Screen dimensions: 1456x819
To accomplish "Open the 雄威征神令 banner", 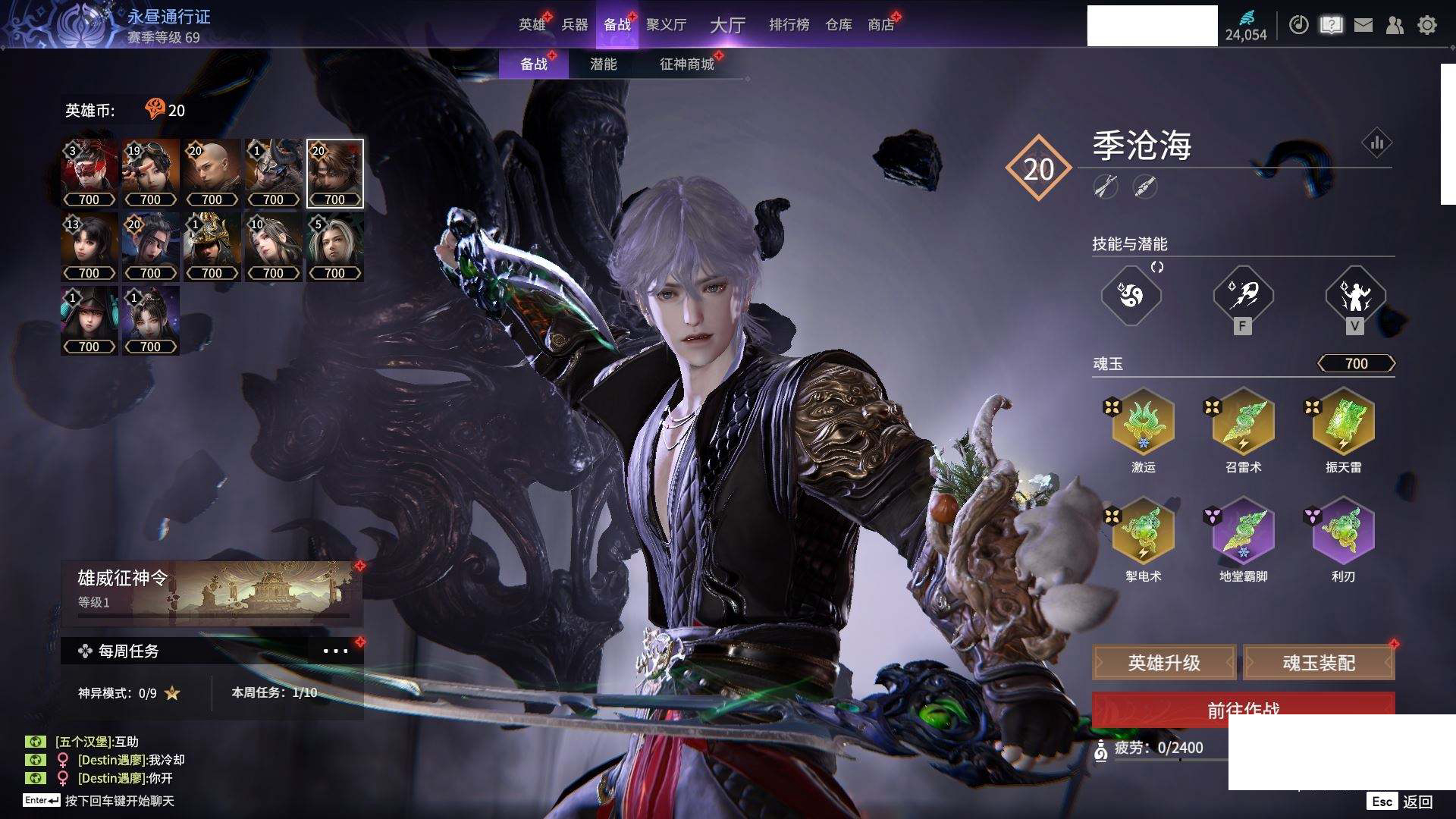I will pyautogui.click(x=212, y=591).
